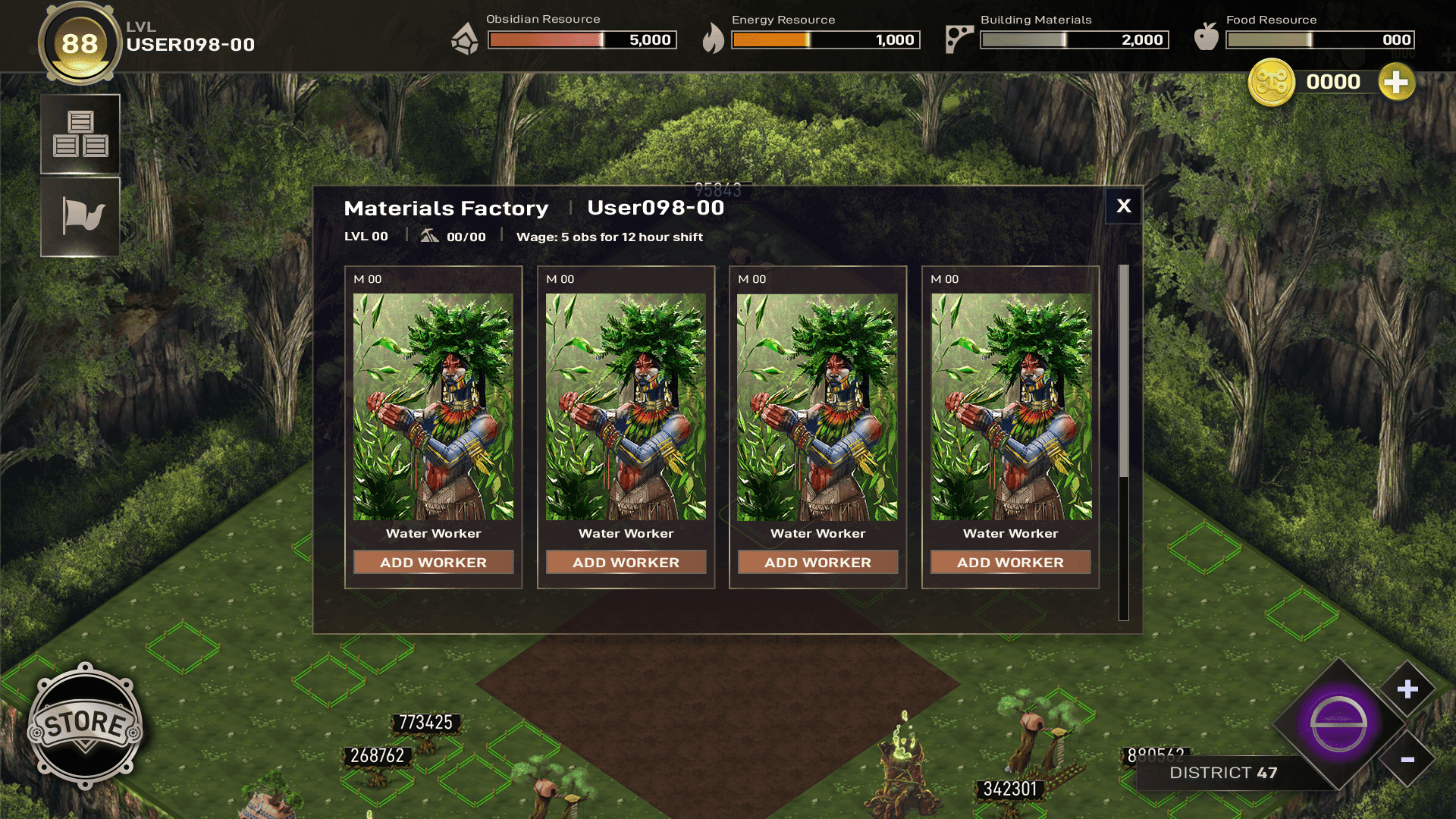The image size is (1456, 819).
Task: Select the Building Materials icon
Action: coord(959,38)
